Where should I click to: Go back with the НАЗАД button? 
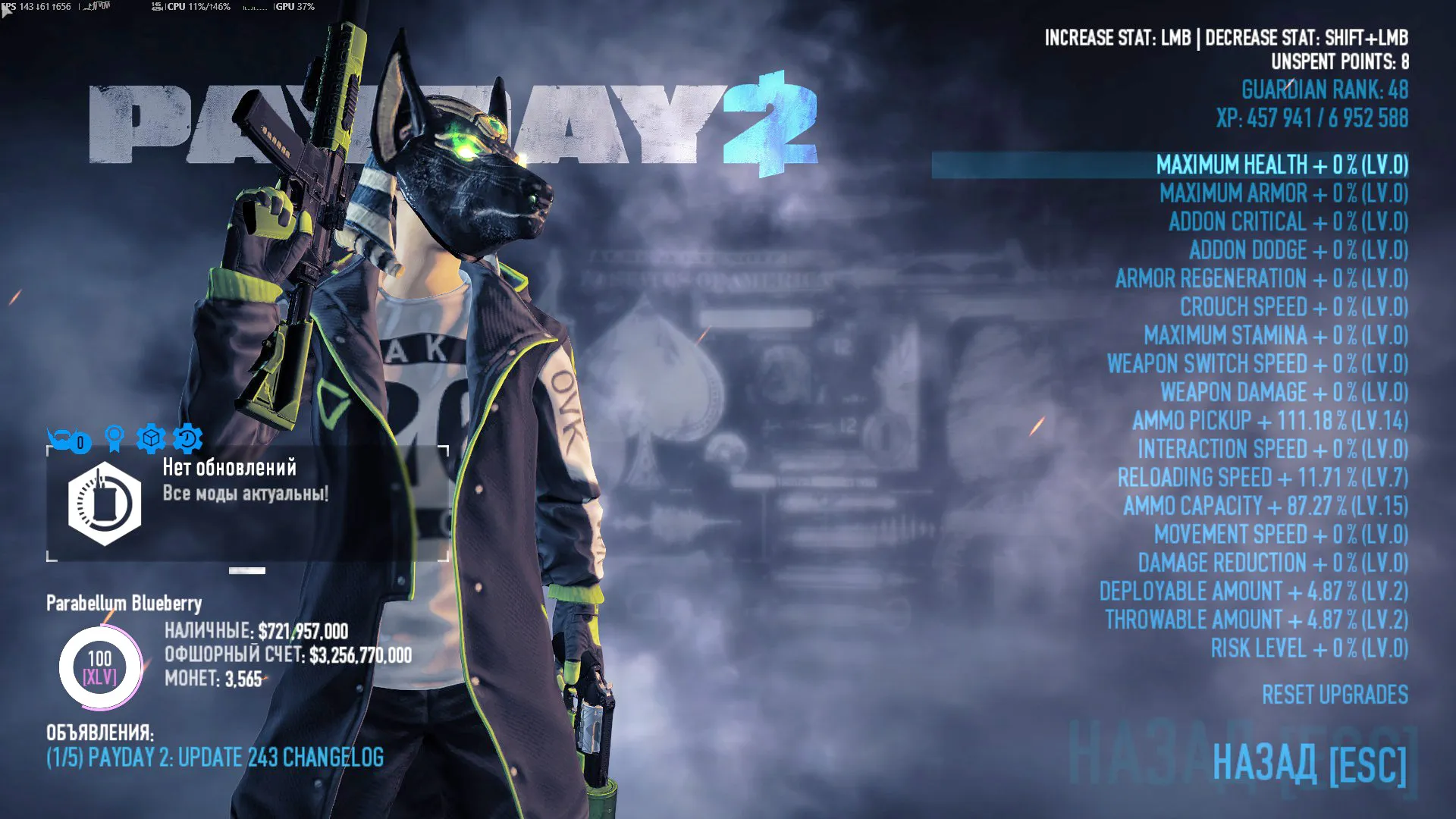tap(1310, 763)
